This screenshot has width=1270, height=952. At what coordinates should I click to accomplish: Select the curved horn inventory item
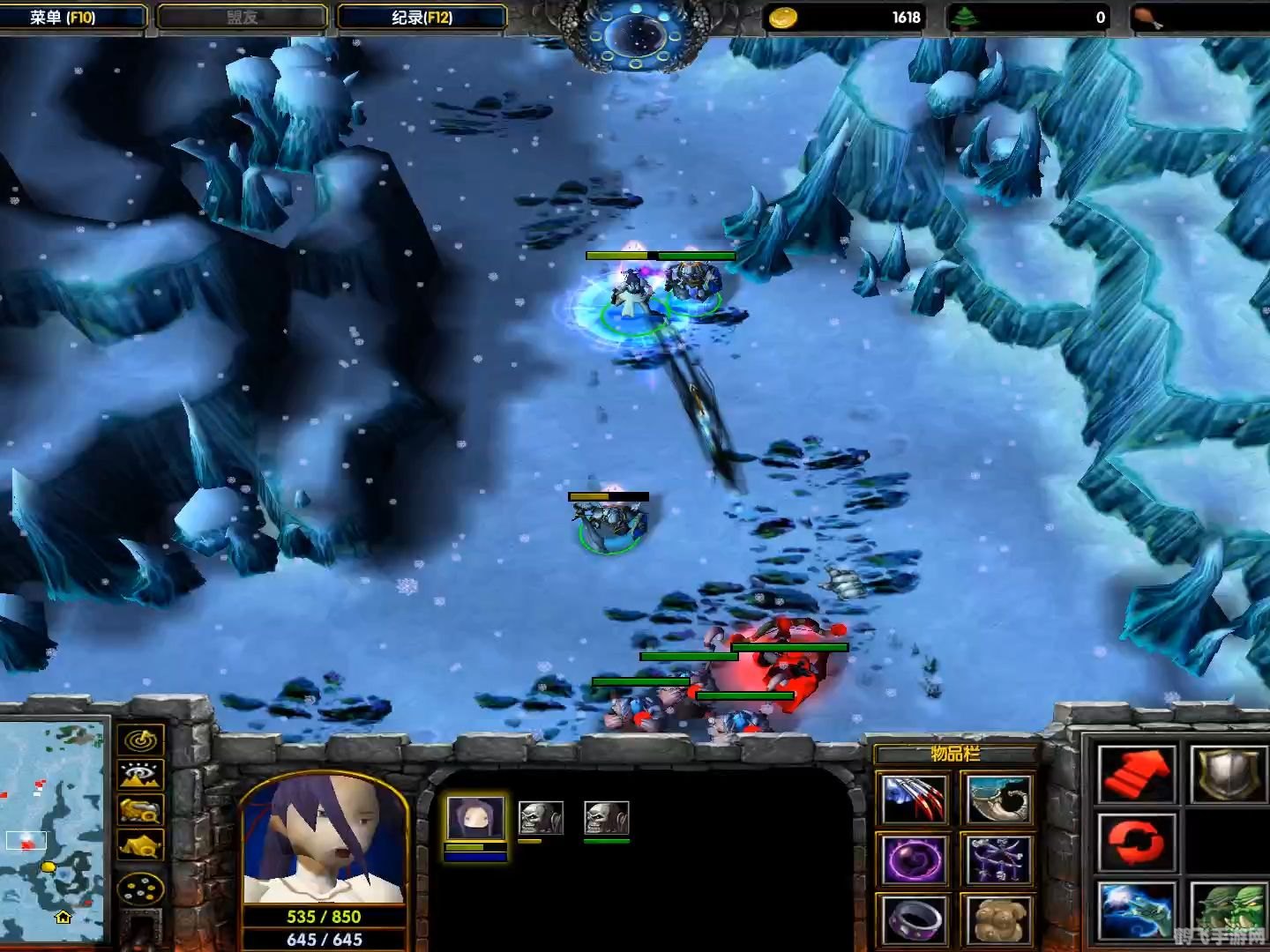tap(997, 799)
